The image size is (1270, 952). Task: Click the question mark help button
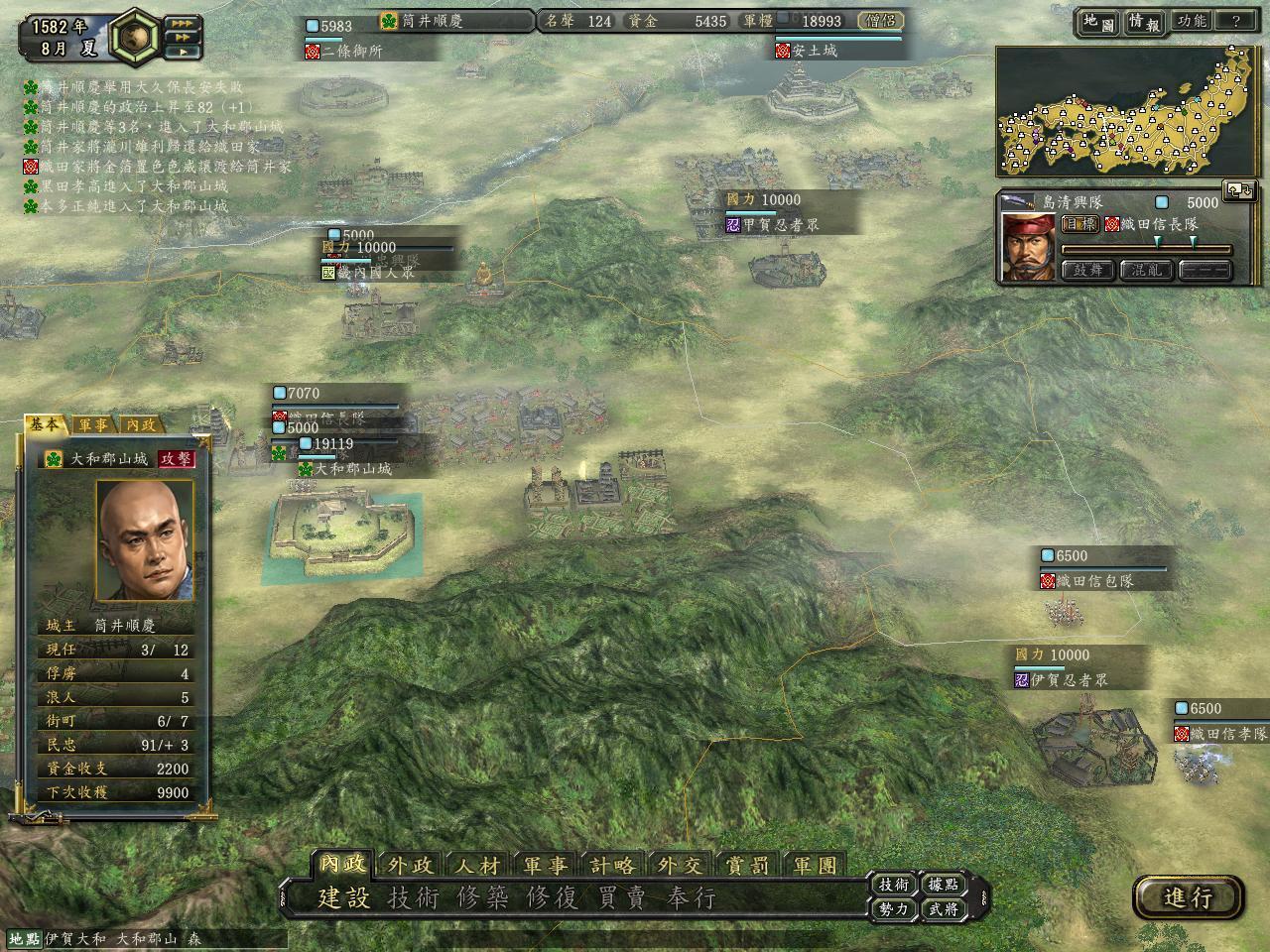click(1235, 21)
